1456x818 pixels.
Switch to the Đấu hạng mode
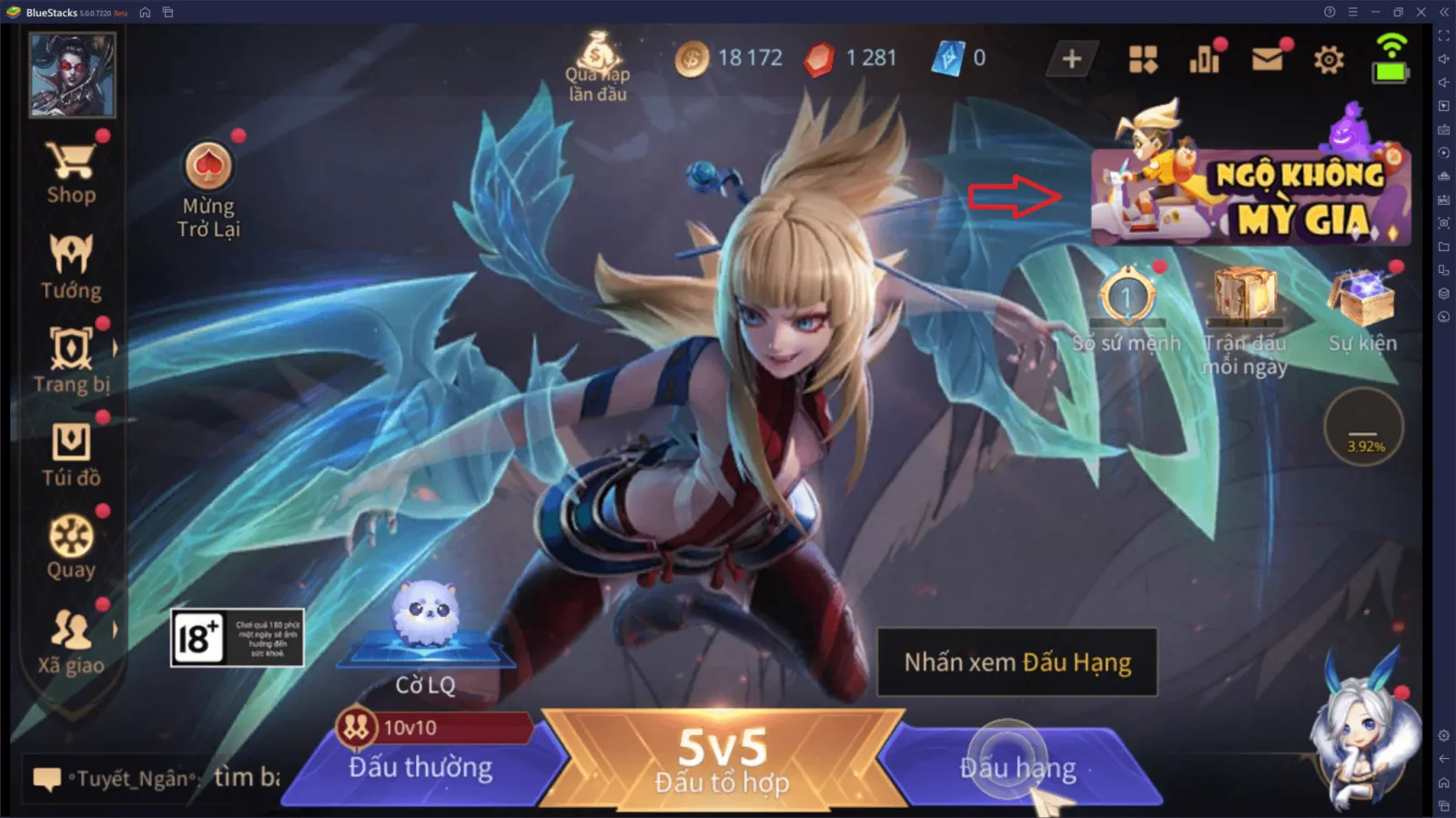click(1013, 767)
